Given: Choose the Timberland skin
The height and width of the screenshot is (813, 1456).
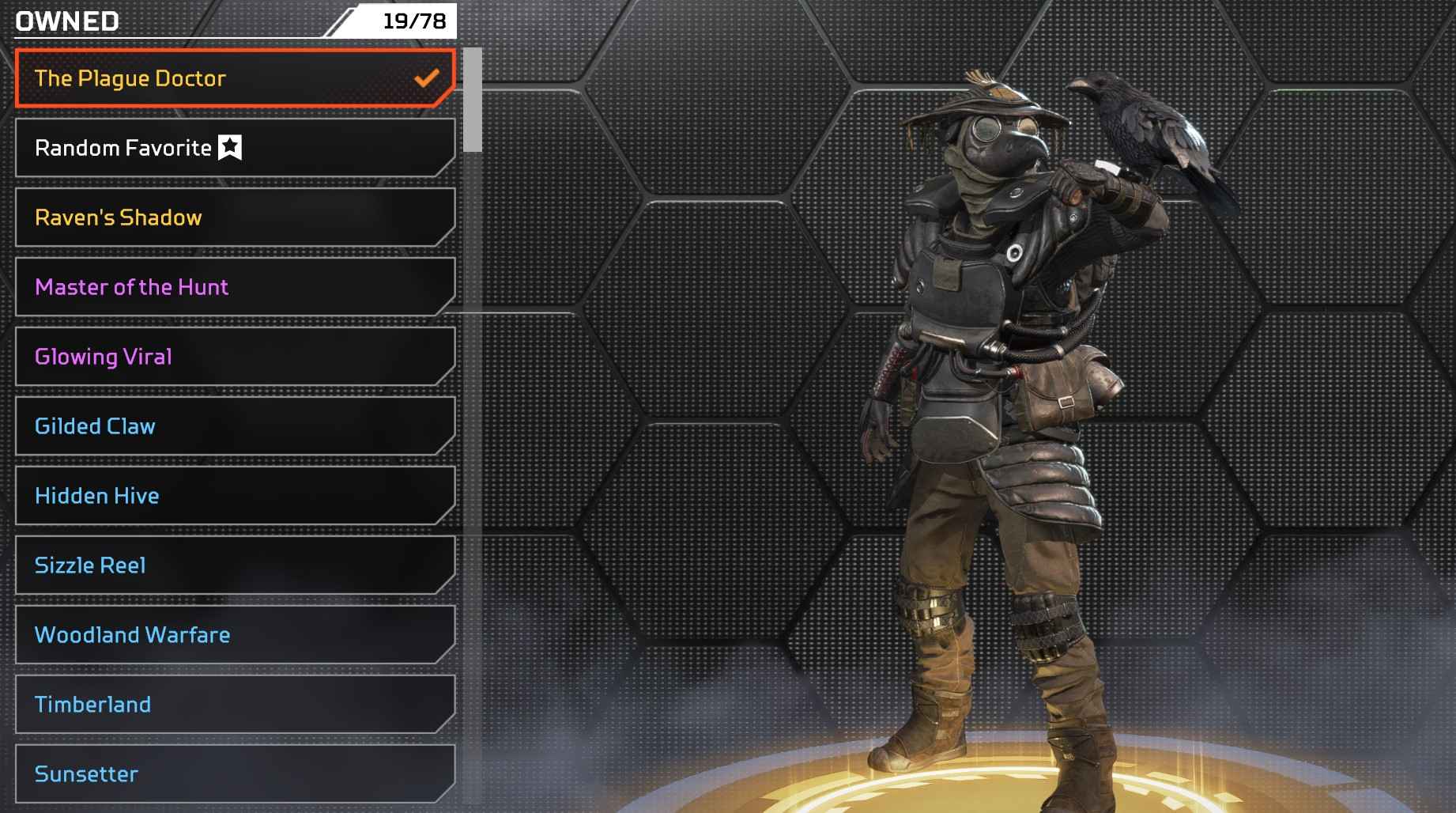Looking at the screenshot, I should coord(235,705).
